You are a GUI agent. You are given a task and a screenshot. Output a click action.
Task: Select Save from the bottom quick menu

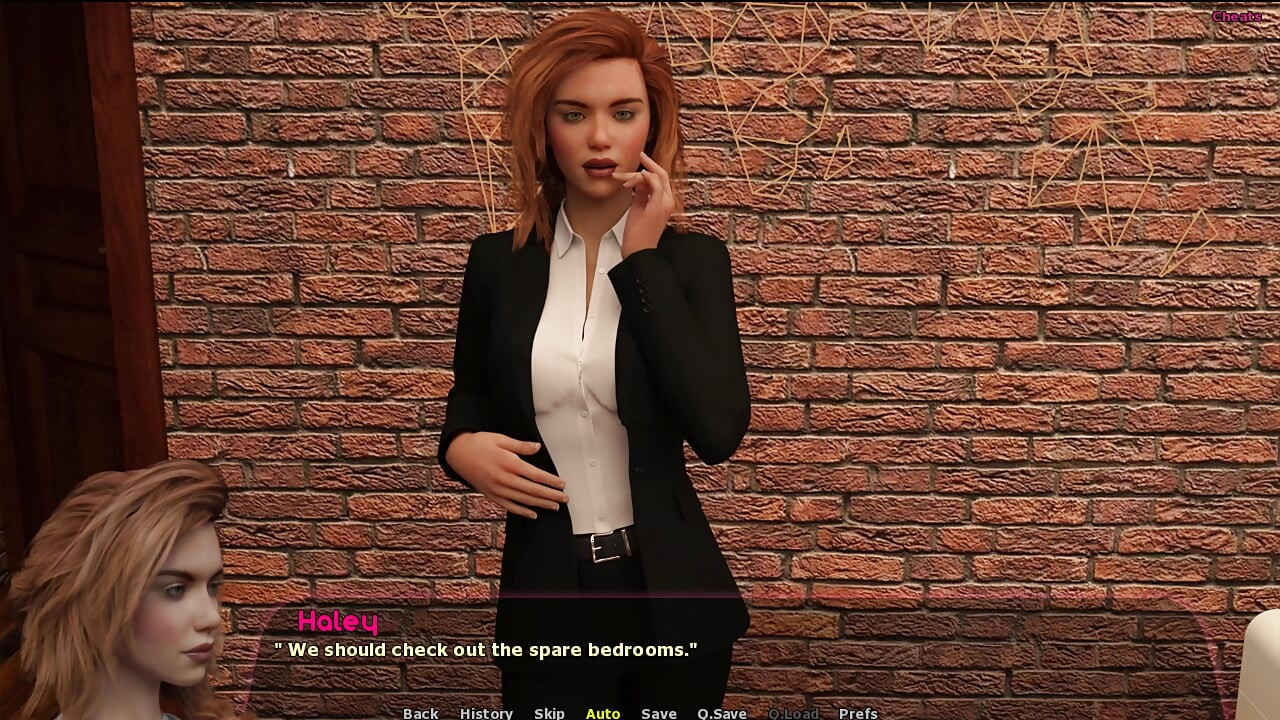(658, 713)
